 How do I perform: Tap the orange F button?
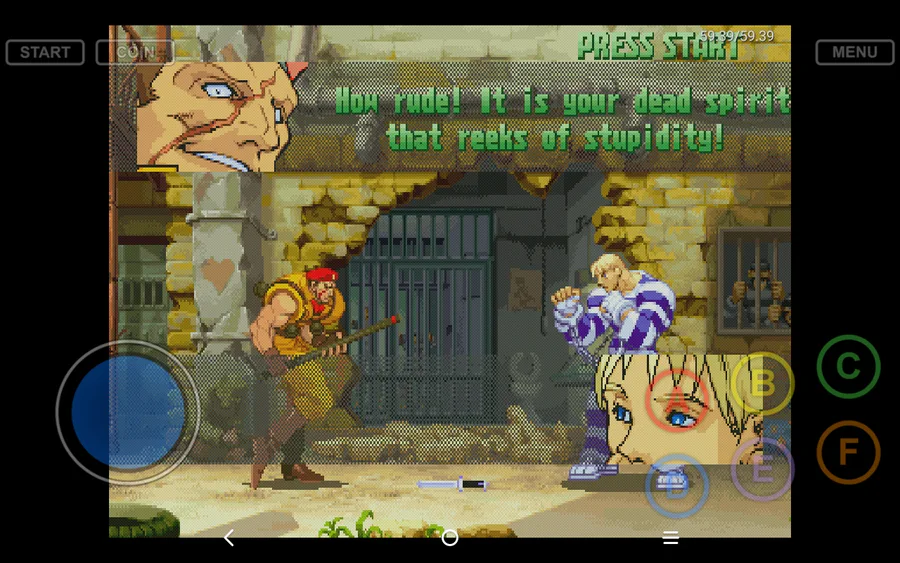pos(848,452)
